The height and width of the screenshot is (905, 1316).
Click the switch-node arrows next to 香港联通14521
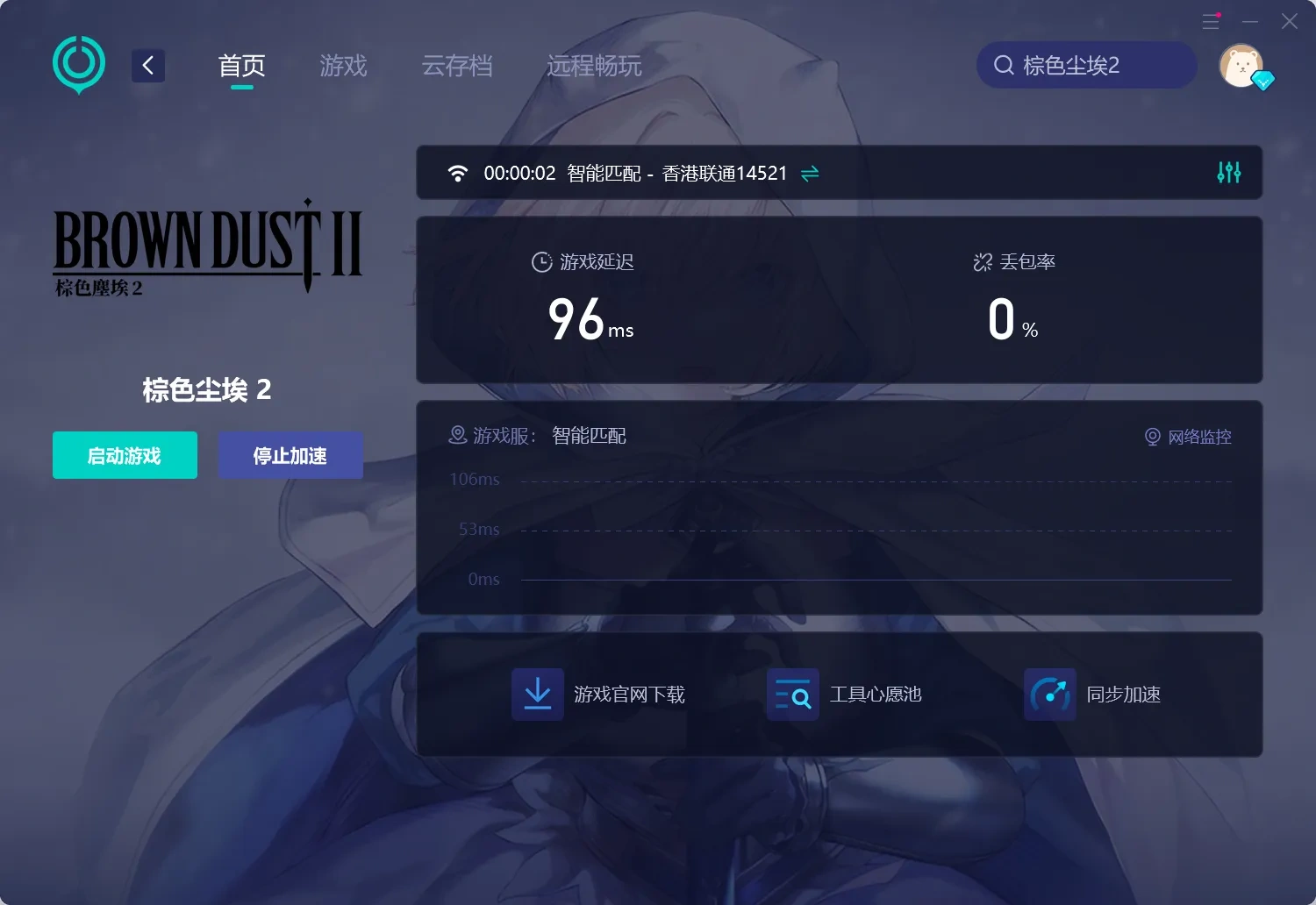pos(809,173)
